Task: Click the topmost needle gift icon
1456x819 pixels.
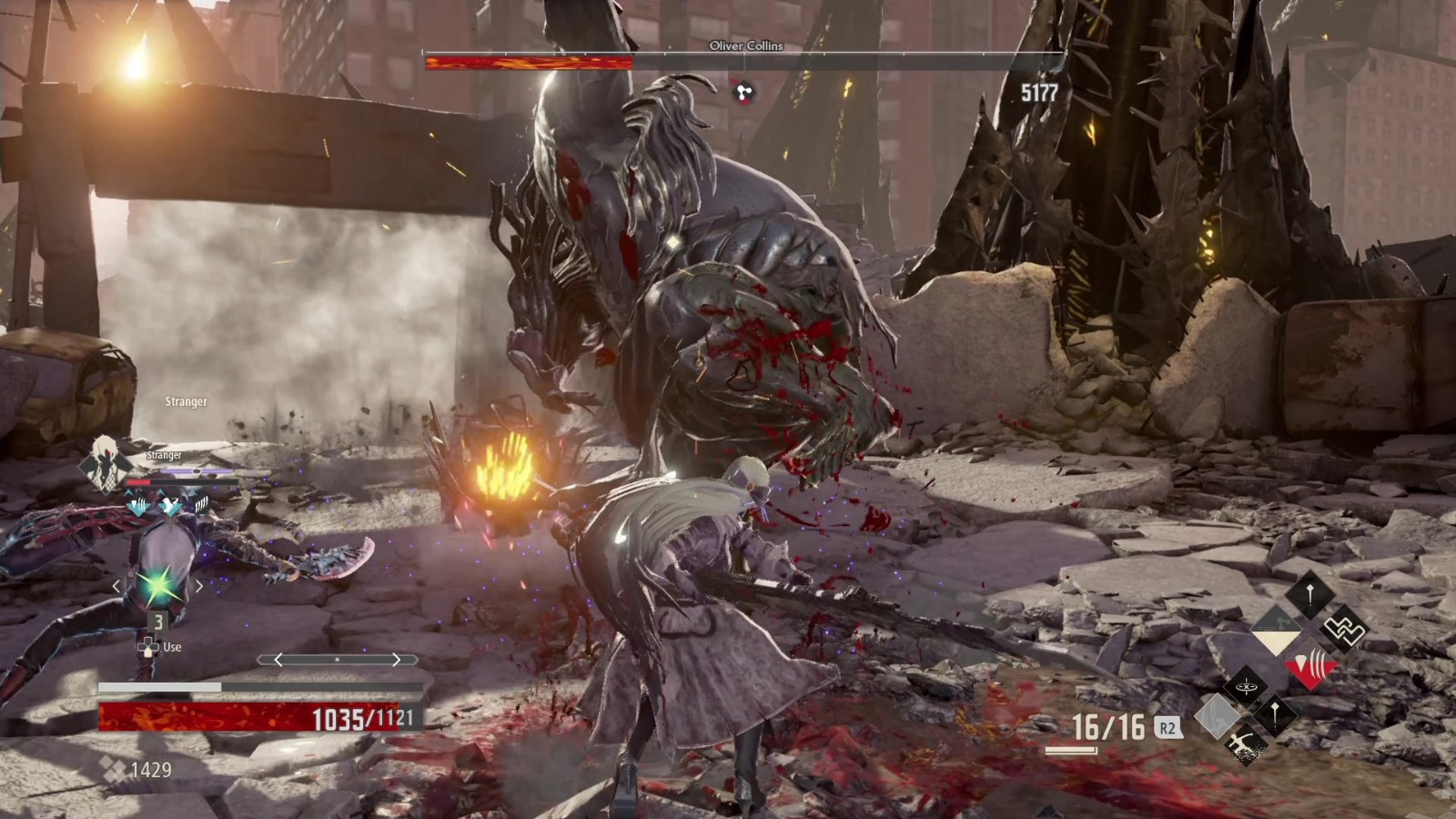Action: pos(1309,593)
